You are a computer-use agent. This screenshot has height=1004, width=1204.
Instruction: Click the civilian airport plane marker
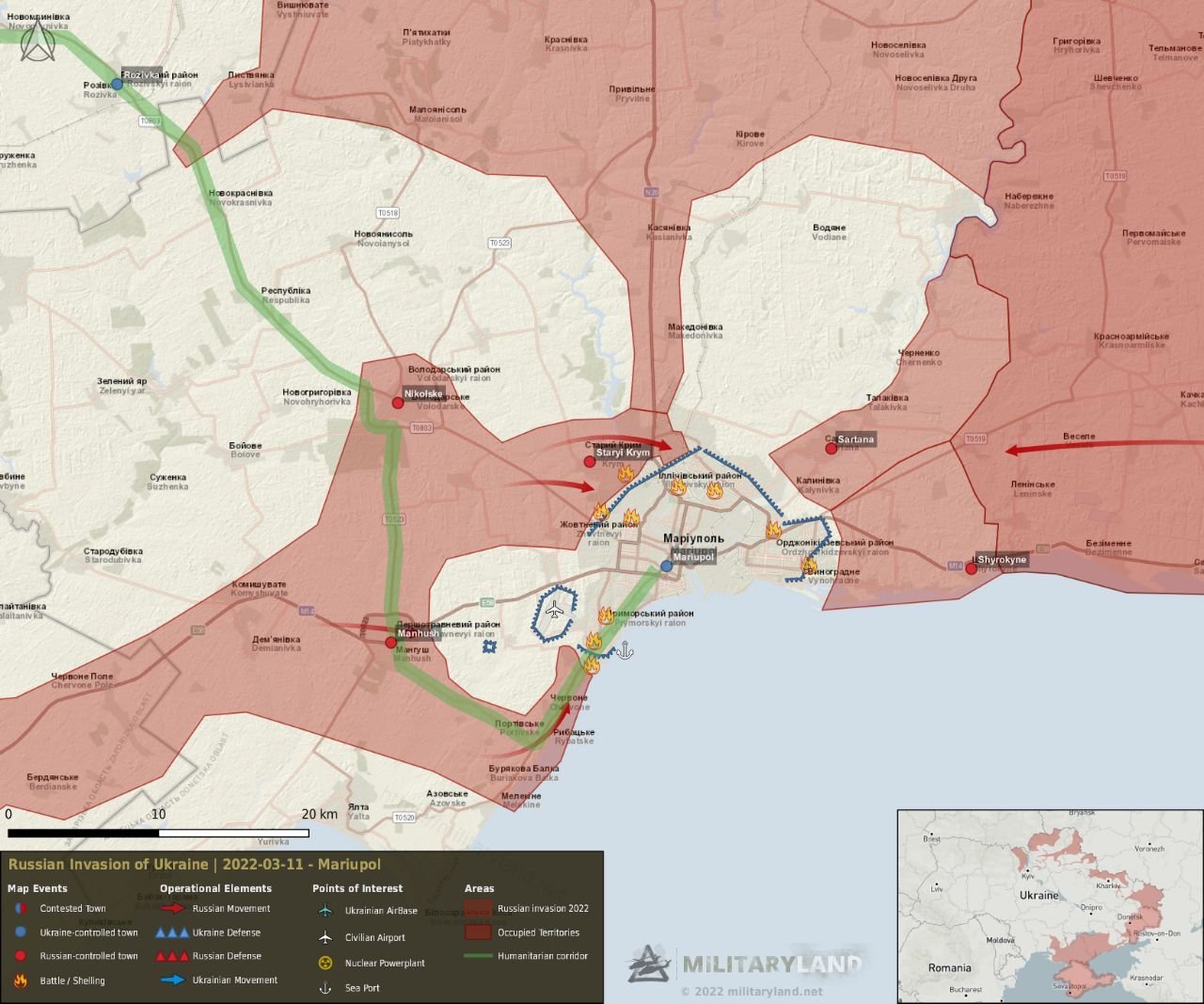coord(554,611)
